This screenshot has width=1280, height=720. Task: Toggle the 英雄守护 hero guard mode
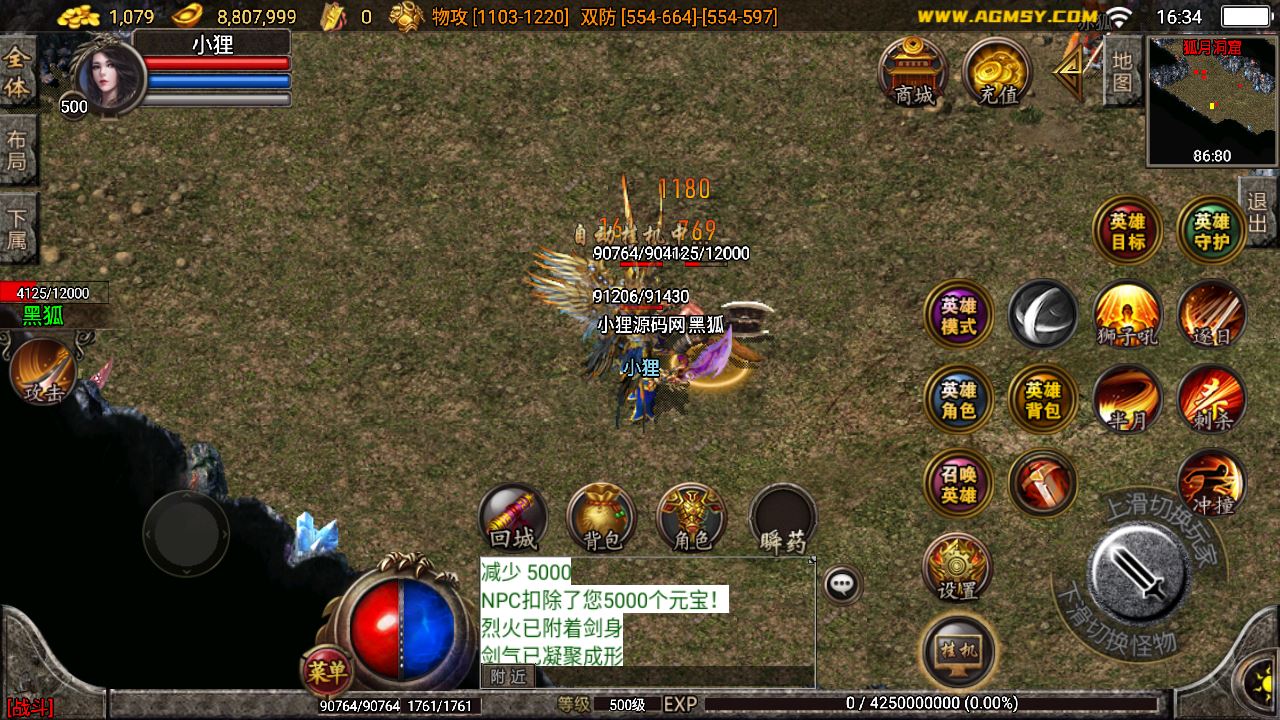[1211, 228]
